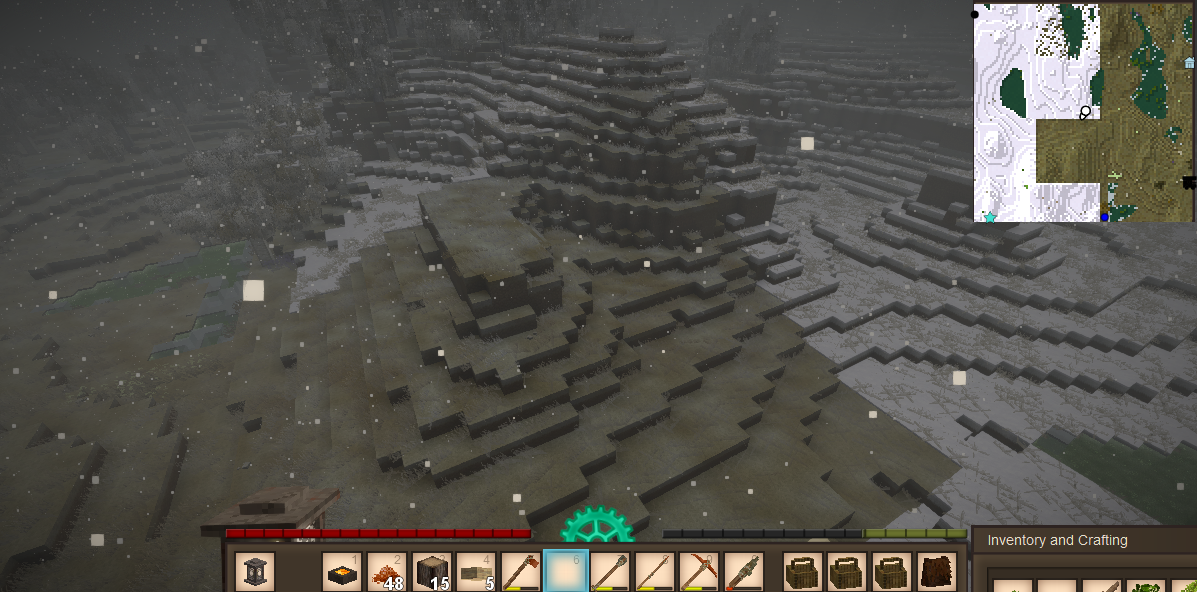Select the lantern offhand slot
This screenshot has height=592, width=1197.
[254, 572]
